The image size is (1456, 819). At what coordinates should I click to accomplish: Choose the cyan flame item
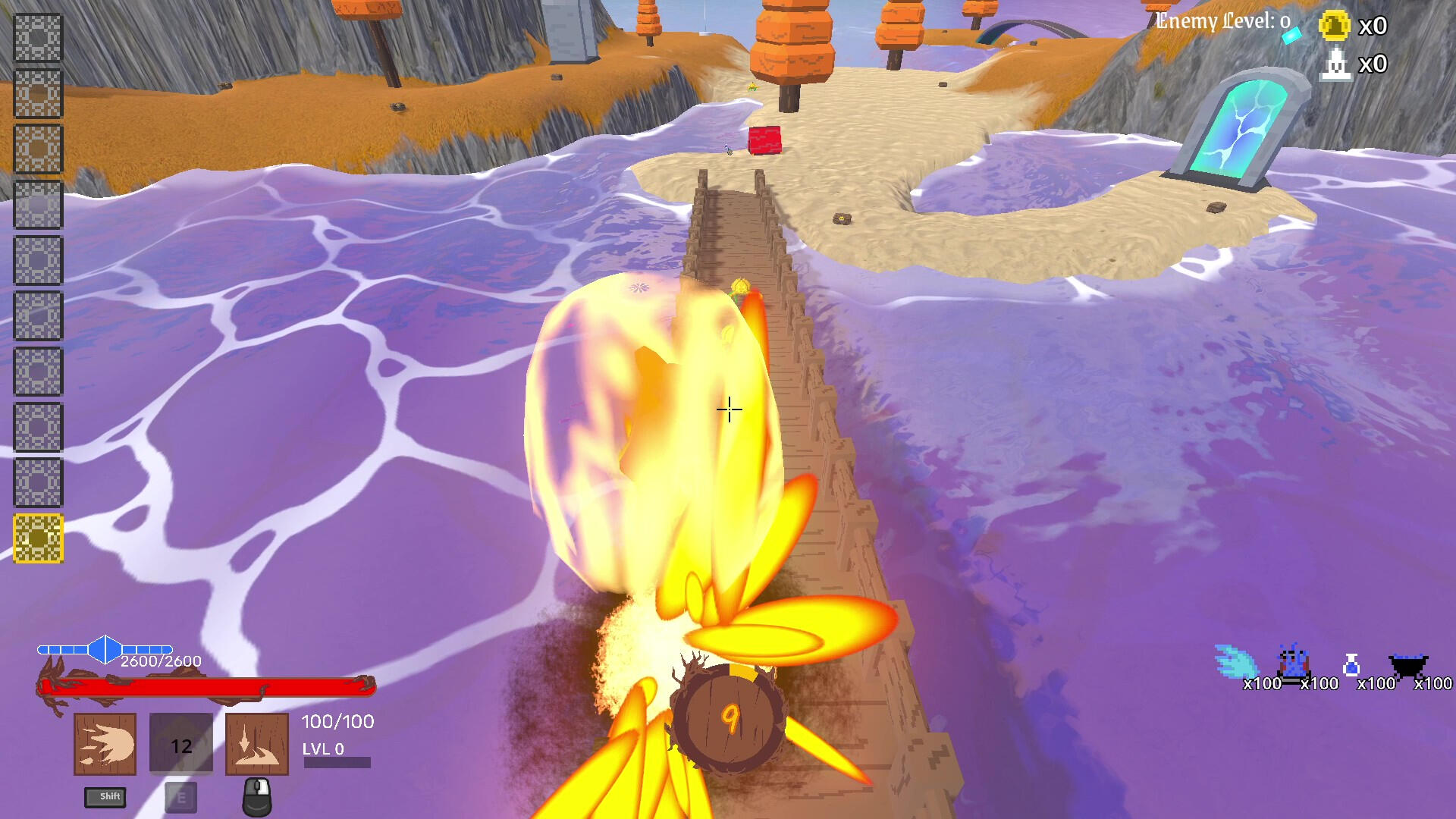(1236, 662)
